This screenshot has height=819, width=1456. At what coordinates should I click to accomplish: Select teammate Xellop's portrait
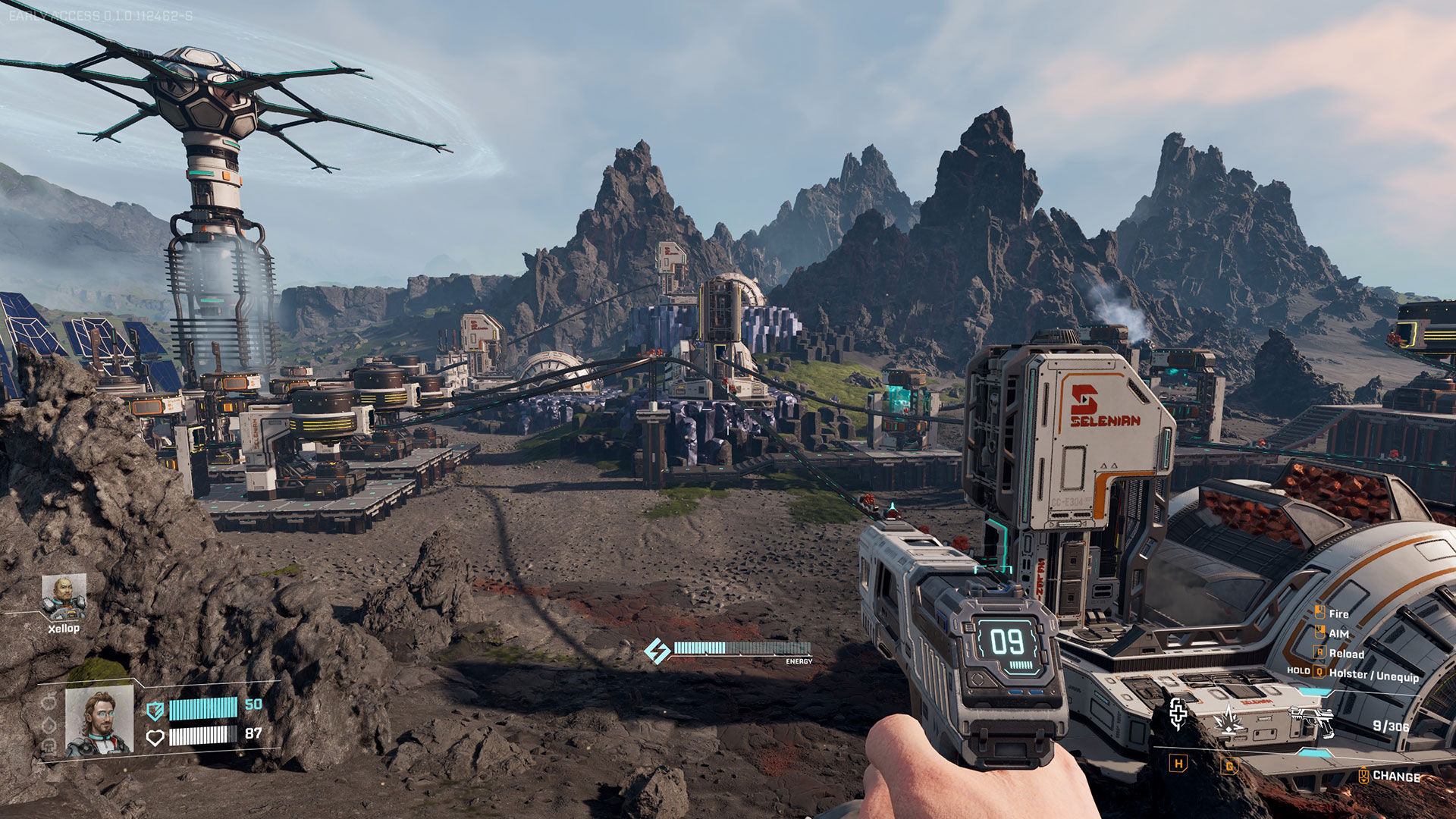64,597
